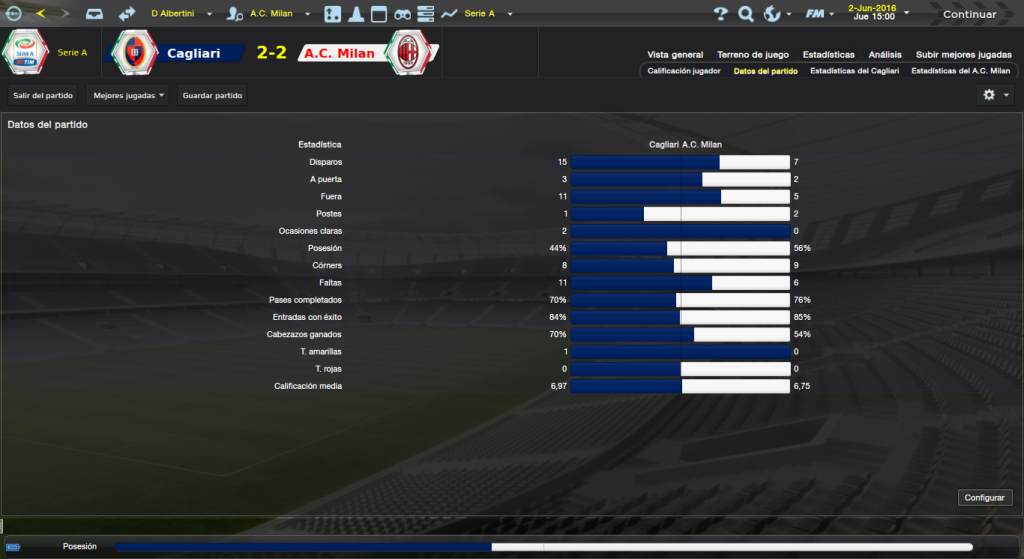Open the inbox tray icon
The height and width of the screenshot is (559, 1024).
pos(93,14)
